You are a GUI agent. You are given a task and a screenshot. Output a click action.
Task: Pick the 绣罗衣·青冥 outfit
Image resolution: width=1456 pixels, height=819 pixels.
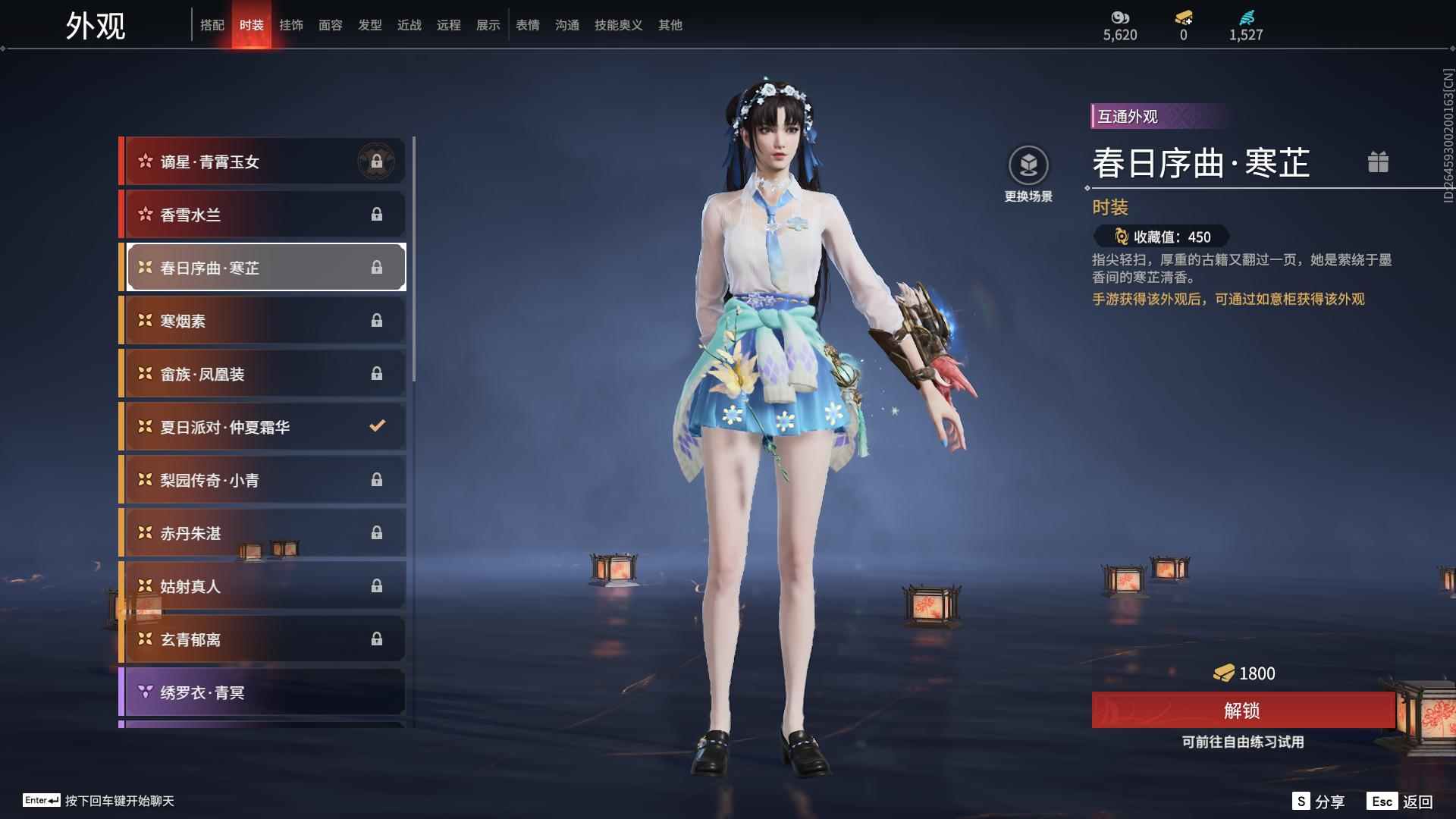coord(262,692)
